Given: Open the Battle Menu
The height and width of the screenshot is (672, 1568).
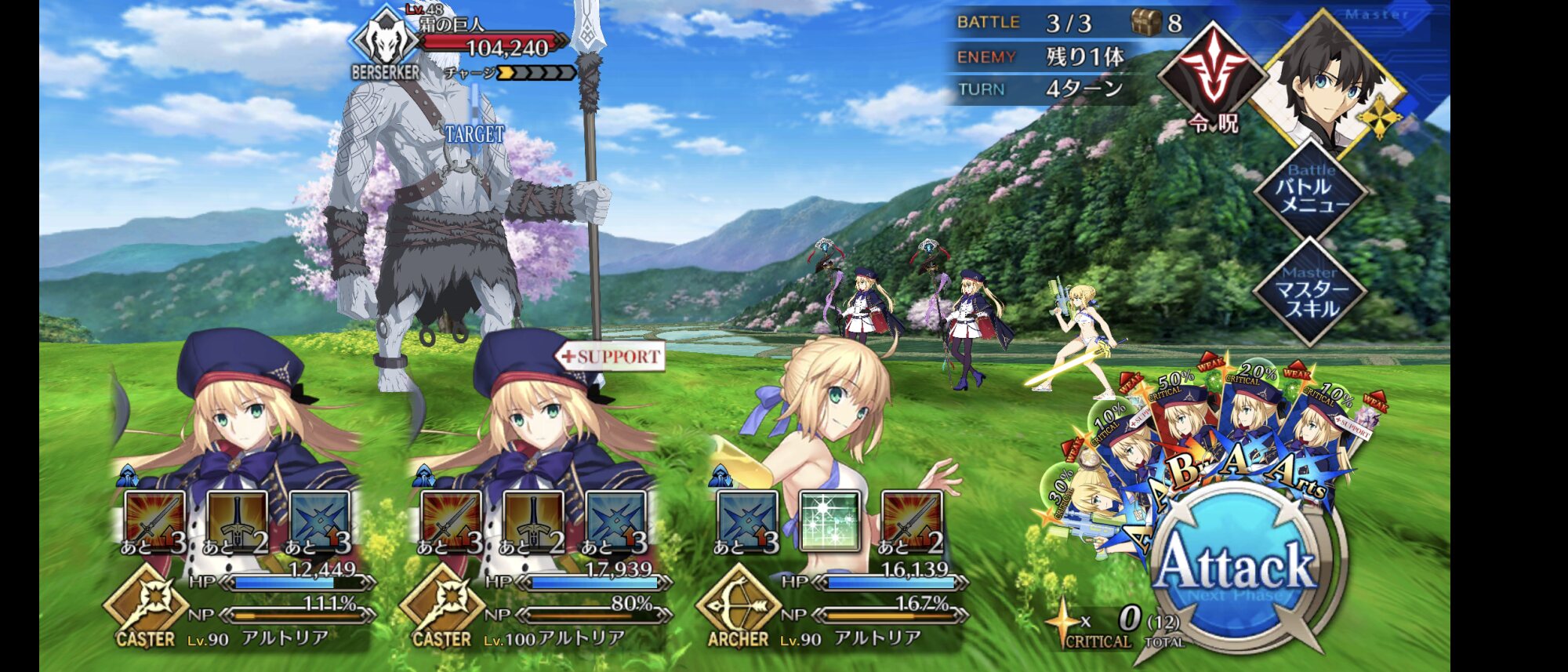Looking at the screenshot, I should coord(1311,191).
